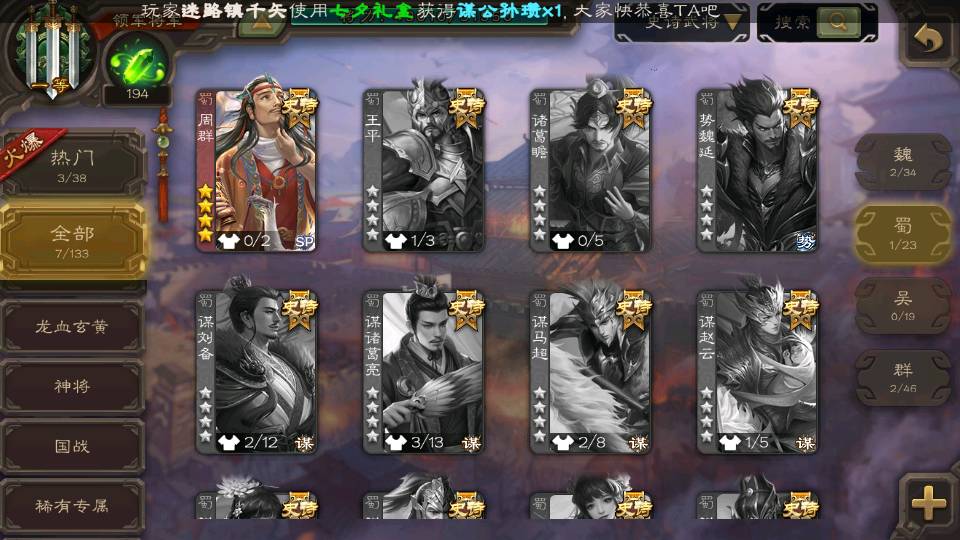View the 谋诸葛亮 hero card
The width and height of the screenshot is (960, 540).
pyautogui.click(x=424, y=371)
